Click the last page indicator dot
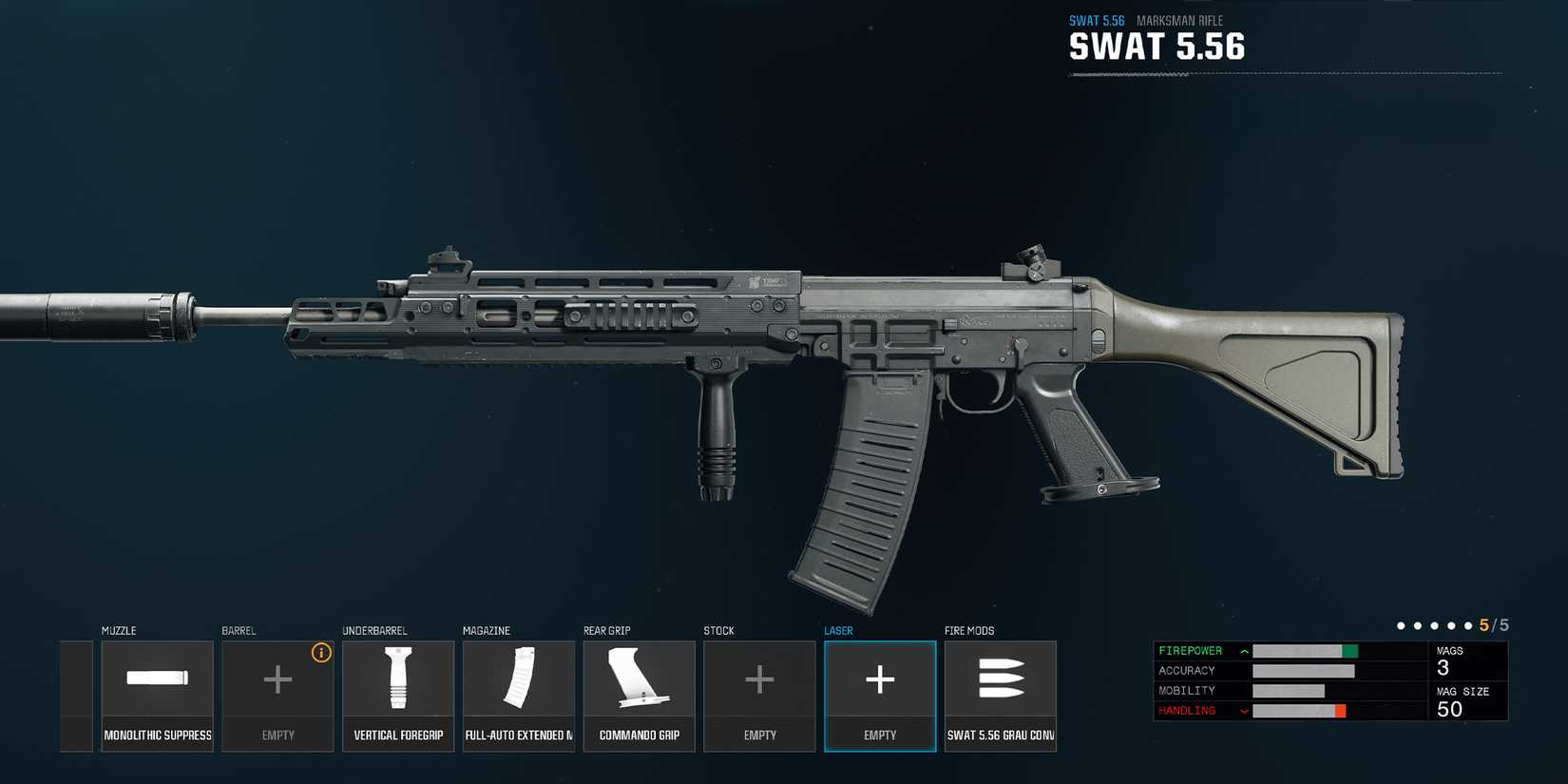Viewport: 1568px width, 784px height. 1468,625
